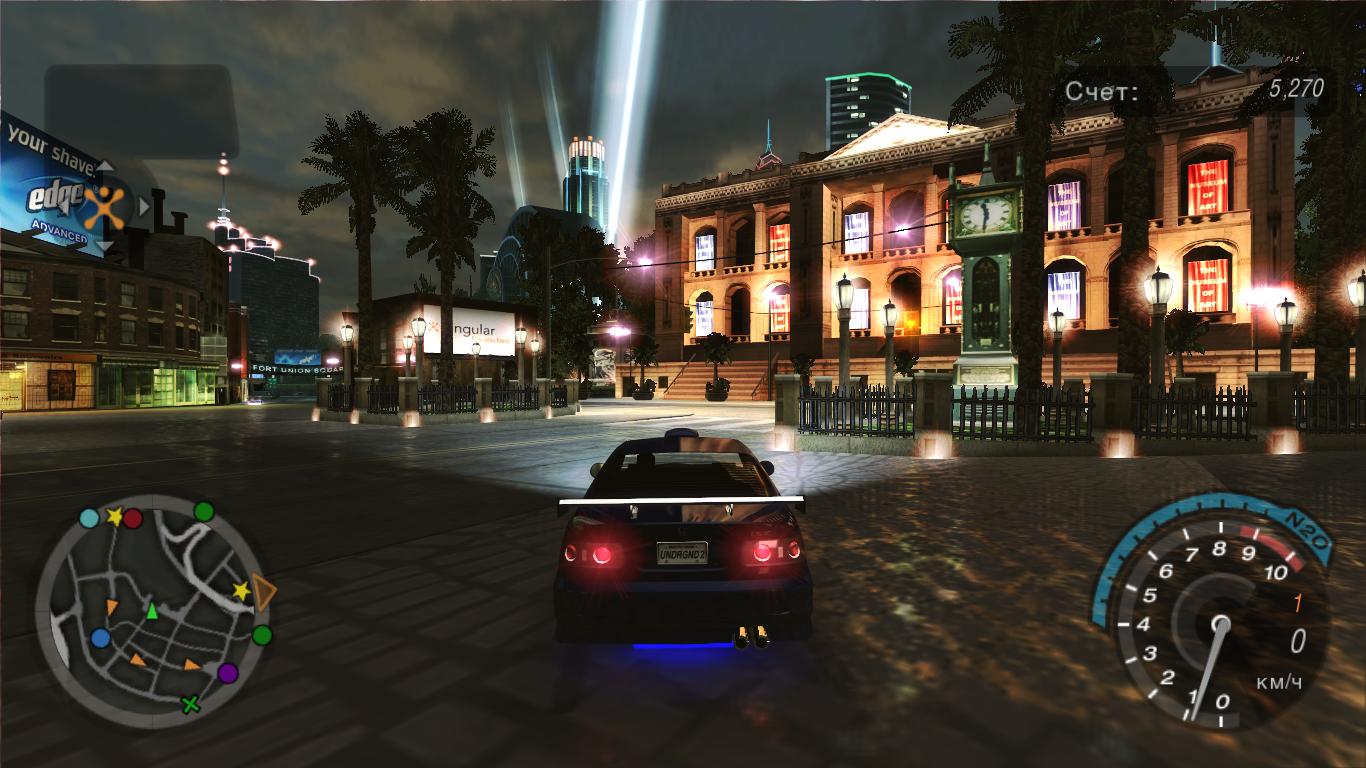Screen dimensions: 1366x768
Task: Select the dark red circle minimap marker
Action: [133, 518]
